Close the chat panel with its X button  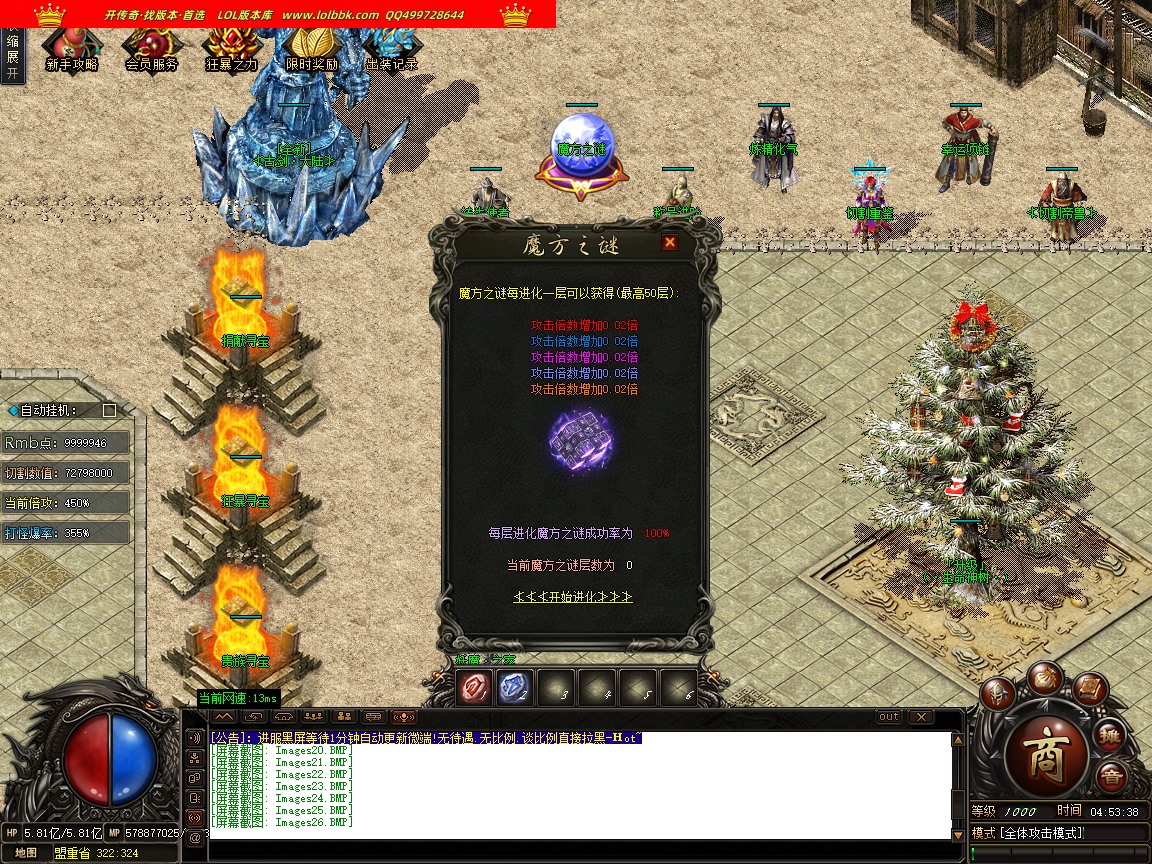[920, 717]
